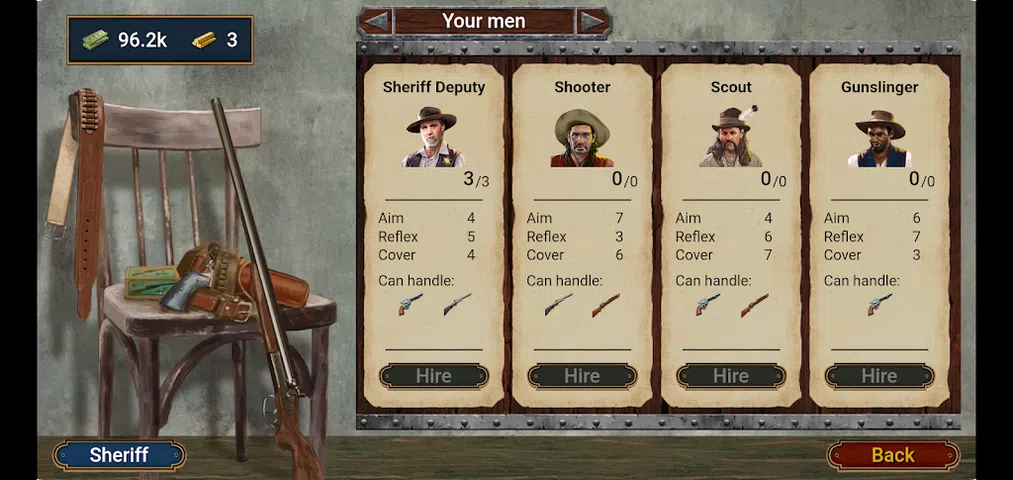The image size is (1013, 480).
Task: Select the Shooter portrait
Action: (582, 138)
